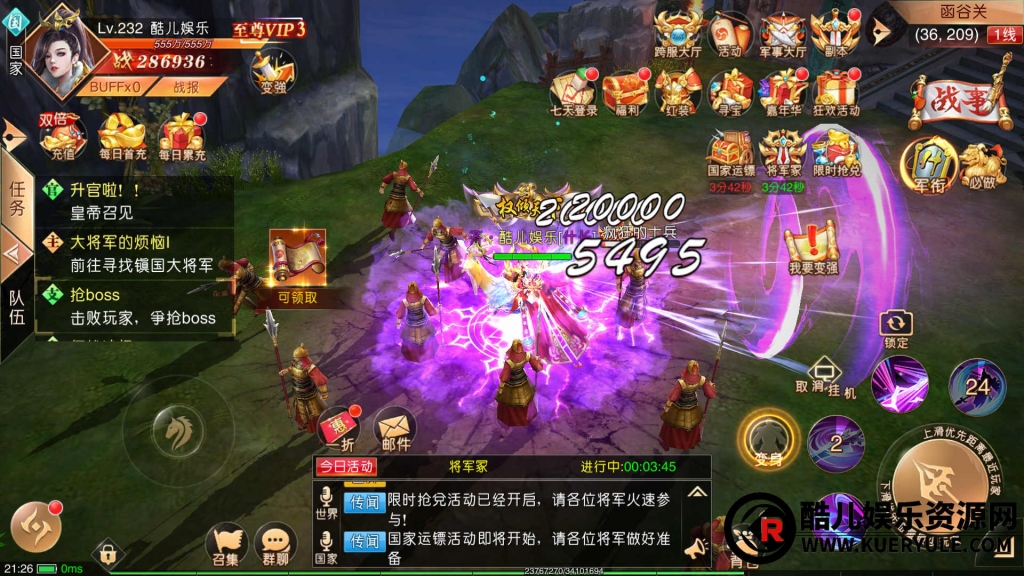Open the 群聊 group chat button
The image size is (1024, 576).
pyautogui.click(x=275, y=543)
